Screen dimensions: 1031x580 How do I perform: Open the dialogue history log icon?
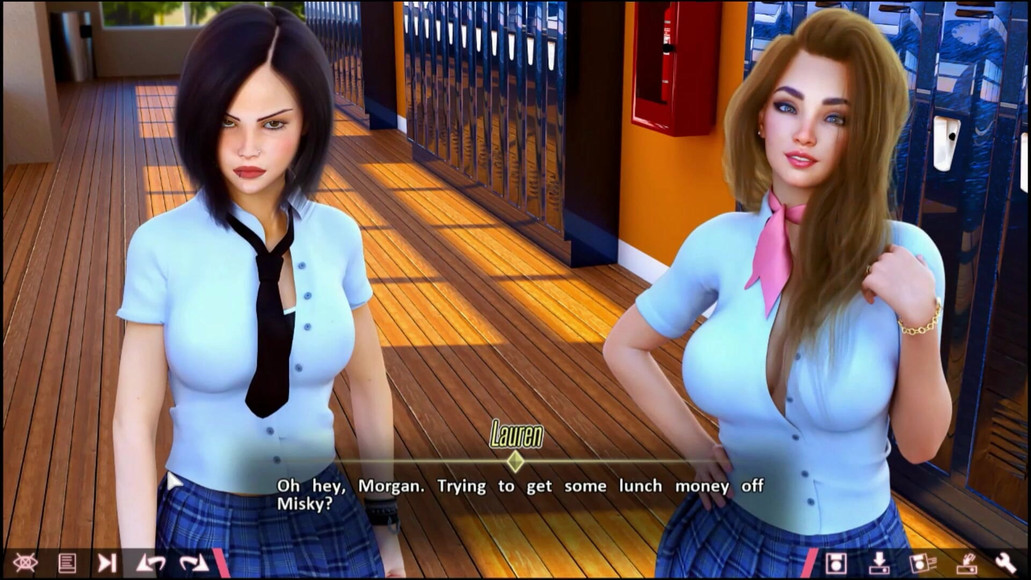click(x=67, y=562)
